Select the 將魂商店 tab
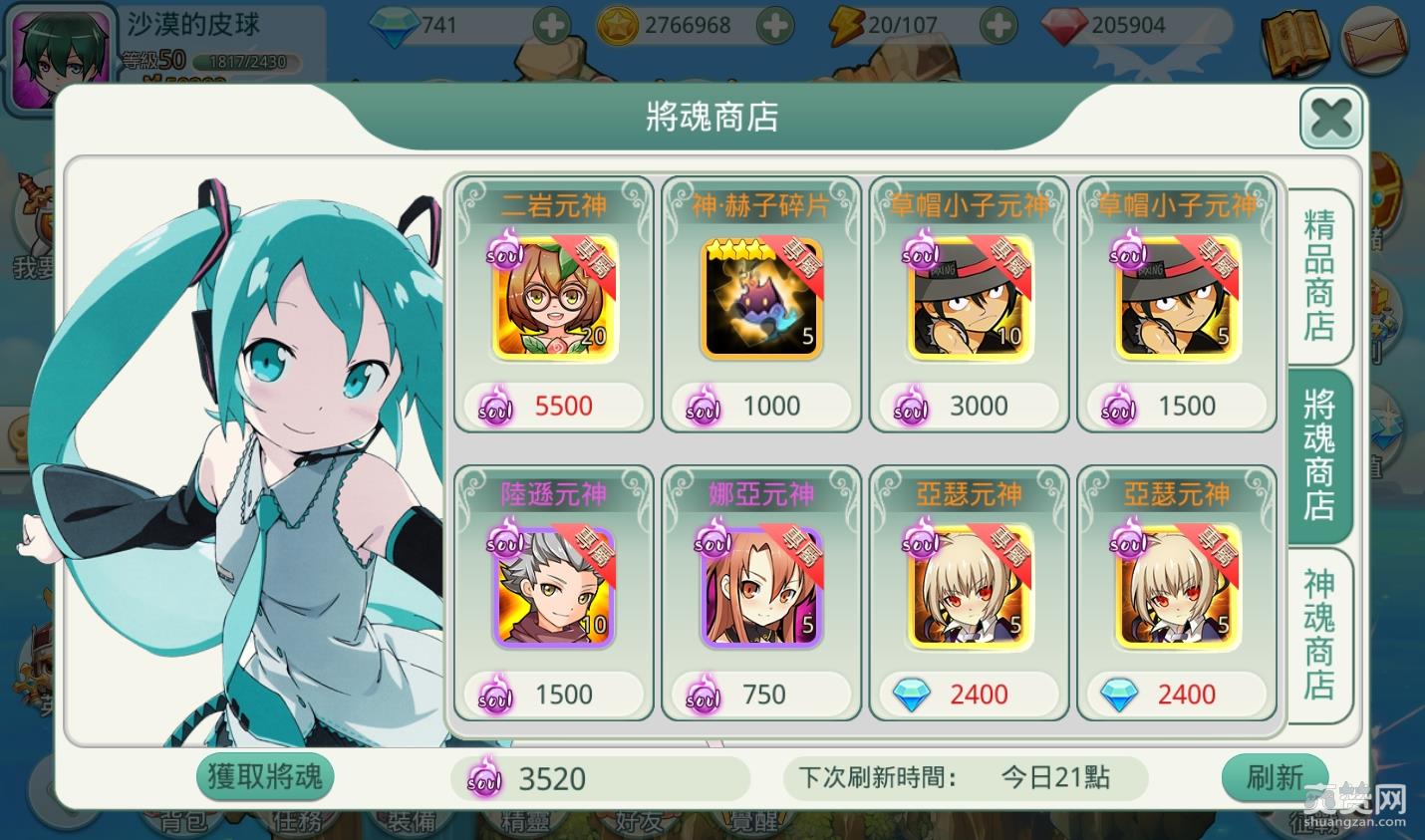 (x=1318, y=455)
